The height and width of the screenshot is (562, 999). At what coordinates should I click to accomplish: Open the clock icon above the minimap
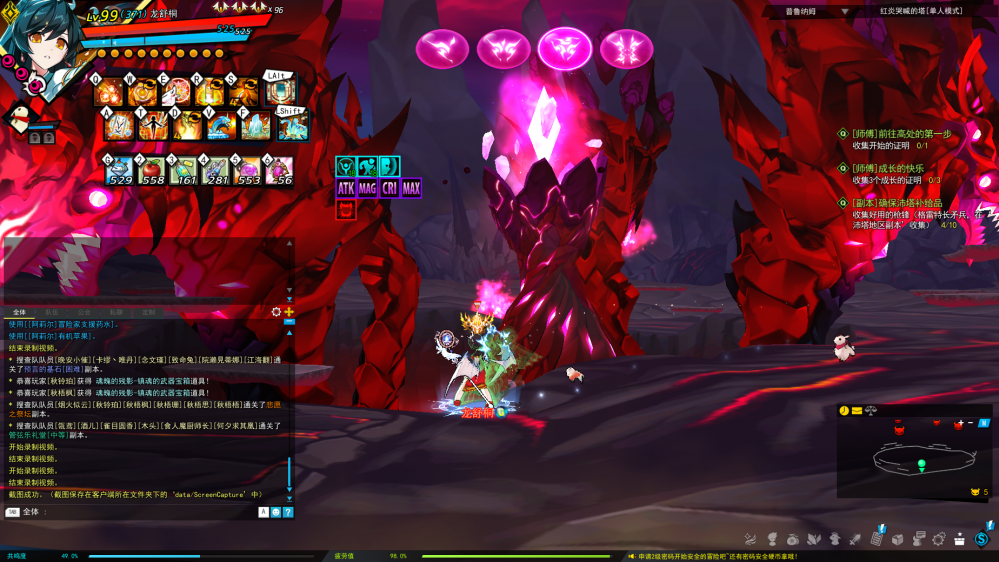coord(844,411)
